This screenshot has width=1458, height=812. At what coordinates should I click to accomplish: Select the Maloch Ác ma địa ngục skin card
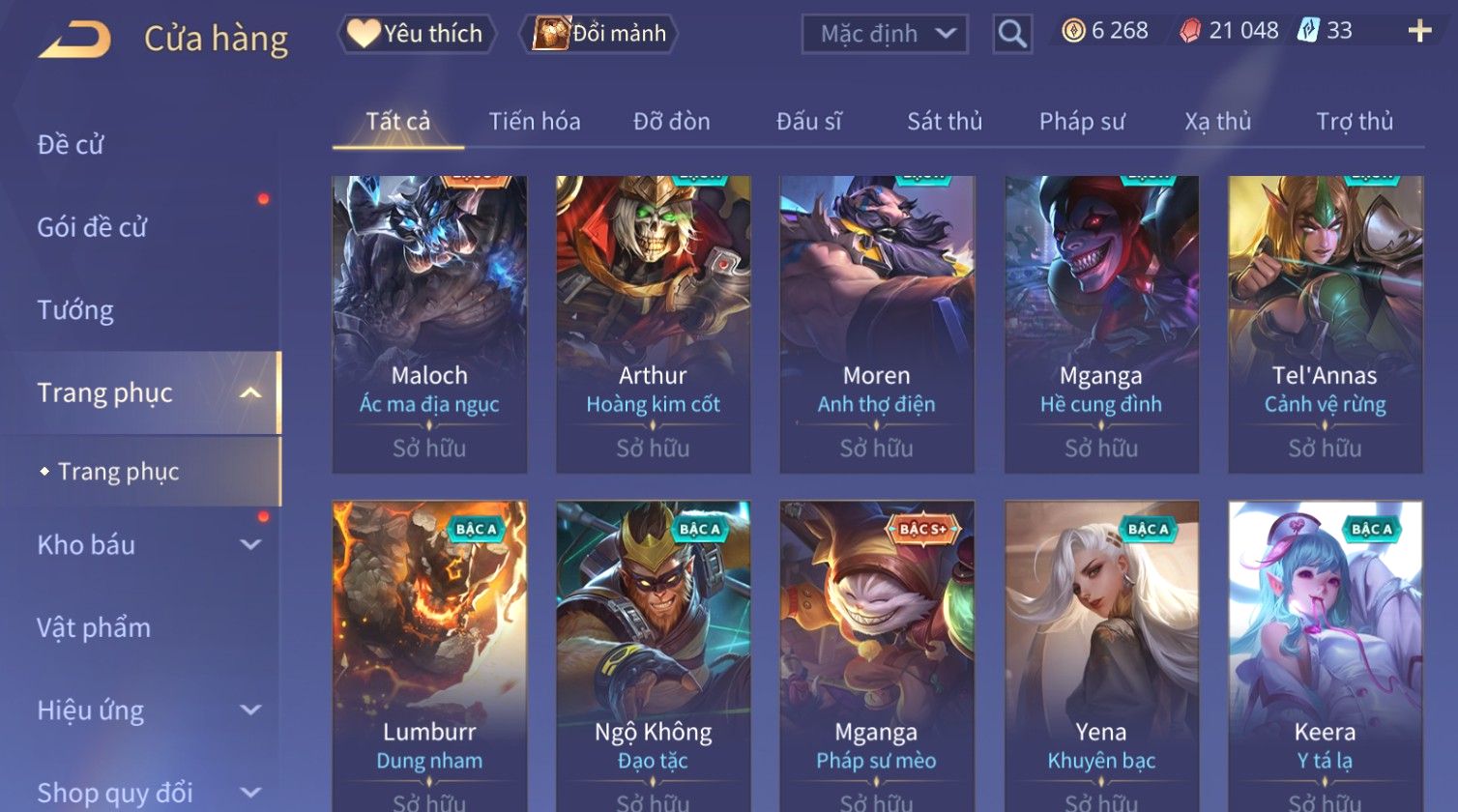(429, 324)
